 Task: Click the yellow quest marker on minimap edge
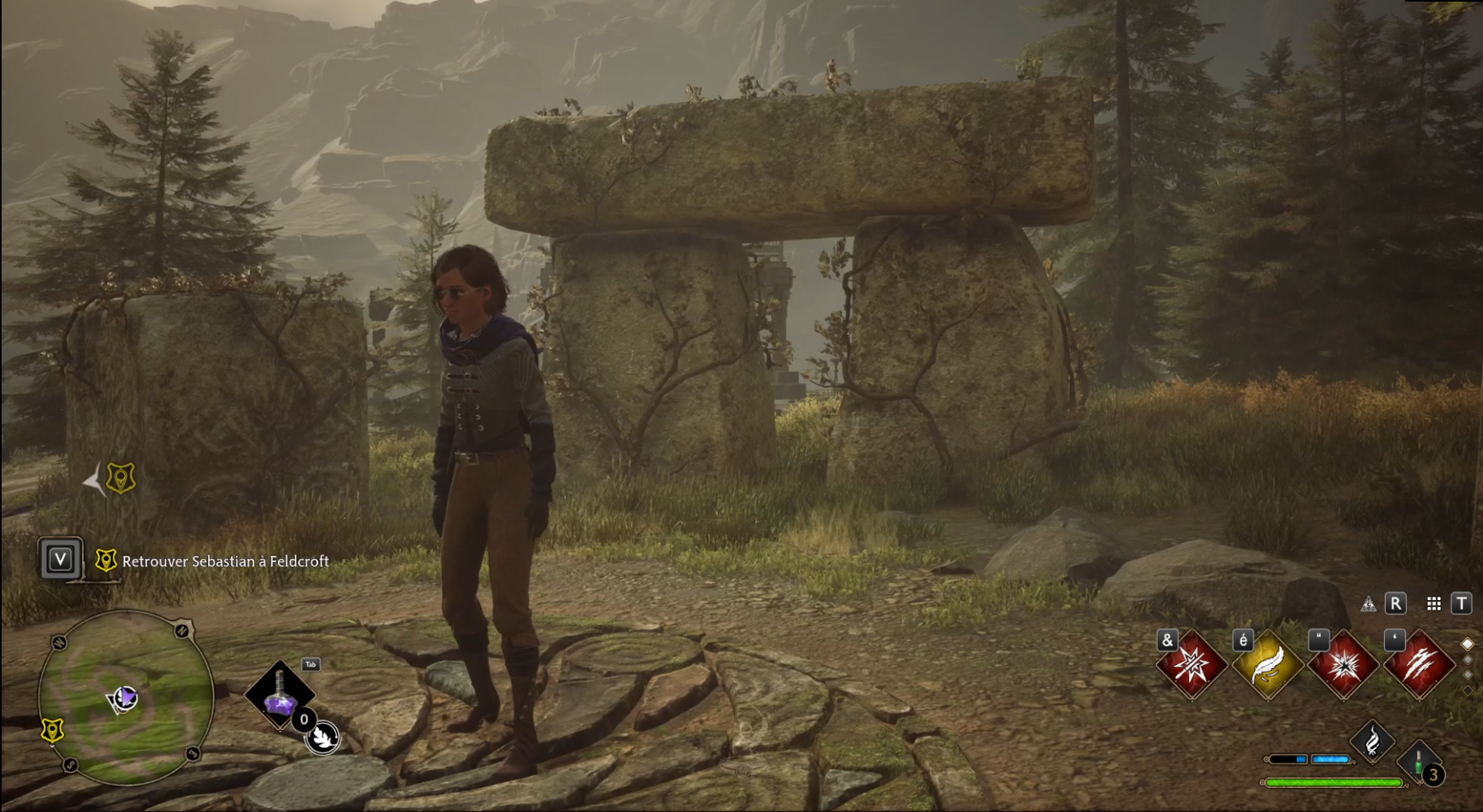(x=52, y=730)
